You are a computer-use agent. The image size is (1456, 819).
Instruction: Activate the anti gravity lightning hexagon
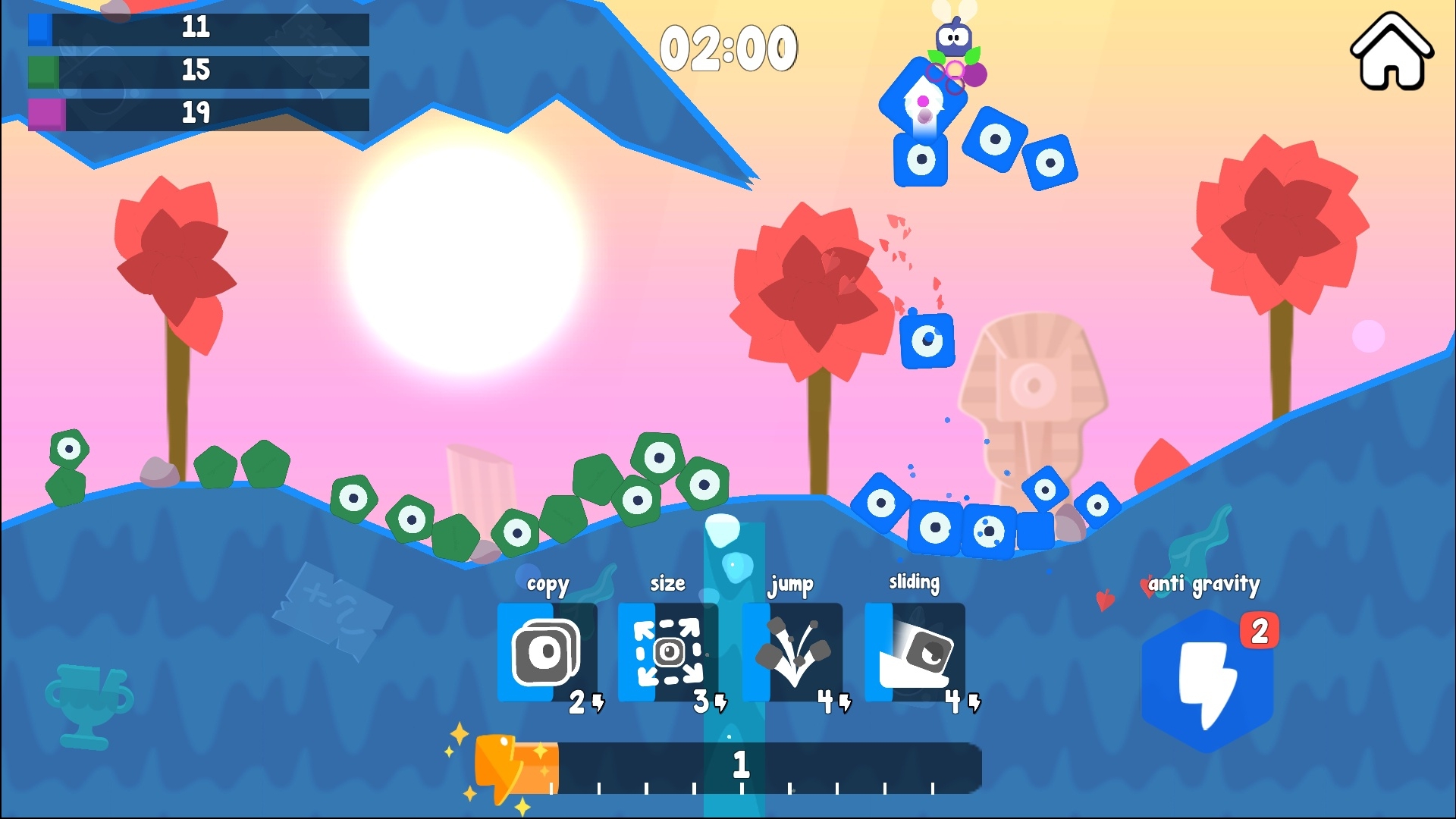coord(1207,680)
